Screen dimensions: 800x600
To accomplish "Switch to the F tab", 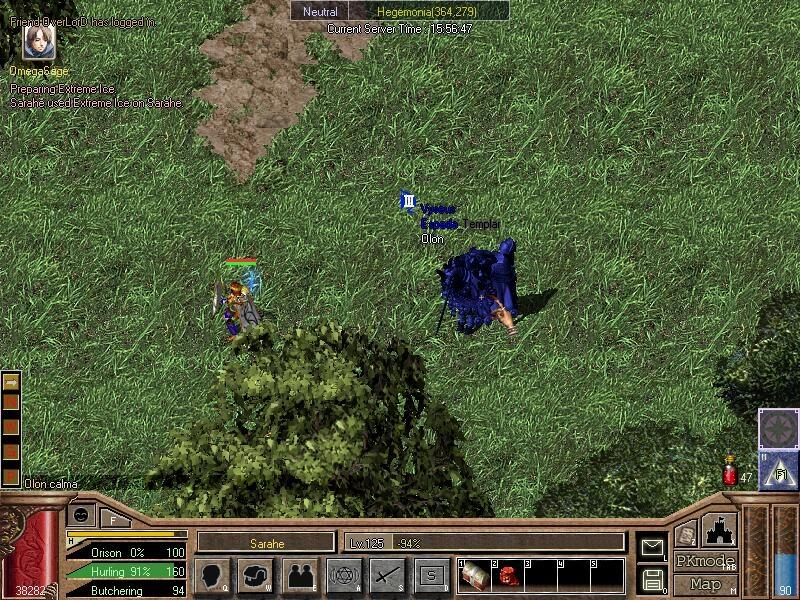I will pyautogui.click(x=114, y=518).
